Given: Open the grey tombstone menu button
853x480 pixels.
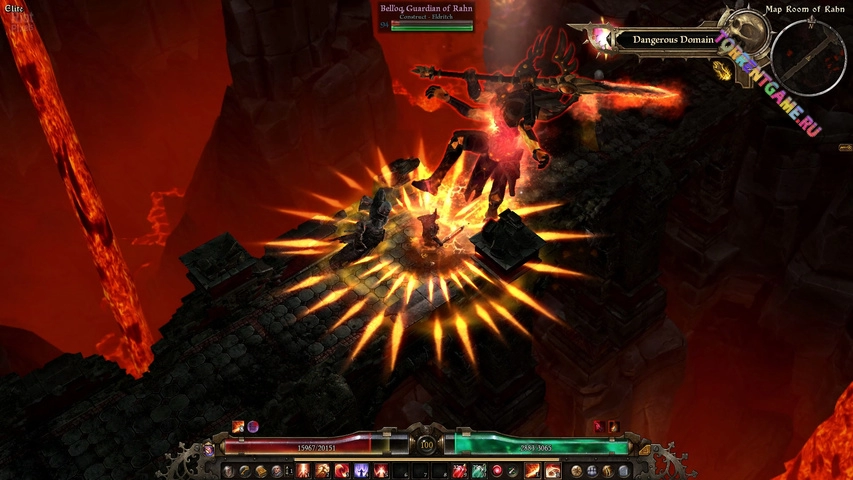Looking at the screenshot, I should tap(624, 470).
